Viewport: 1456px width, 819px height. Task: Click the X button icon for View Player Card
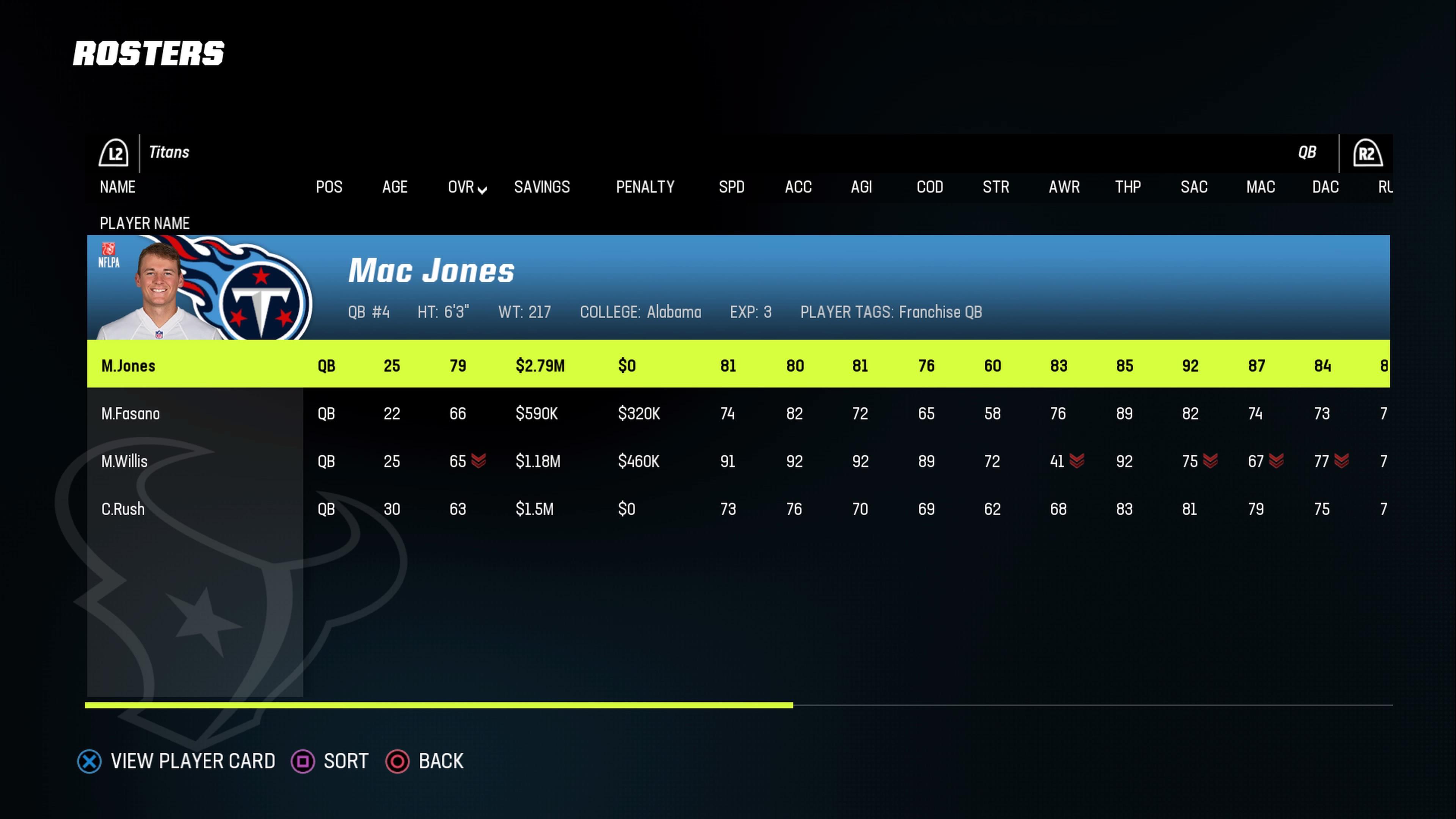[x=89, y=761]
